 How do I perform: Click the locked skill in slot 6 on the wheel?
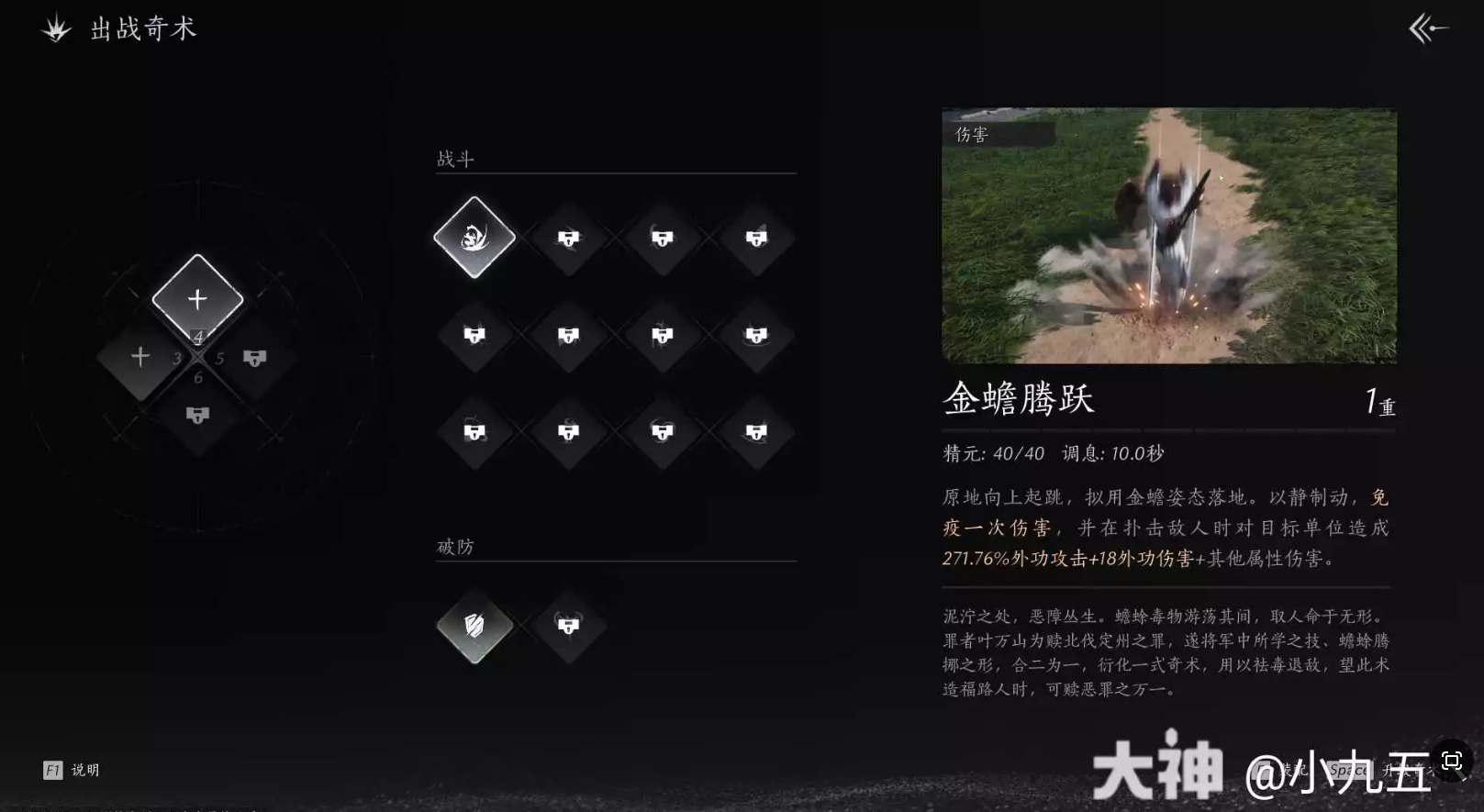click(198, 415)
